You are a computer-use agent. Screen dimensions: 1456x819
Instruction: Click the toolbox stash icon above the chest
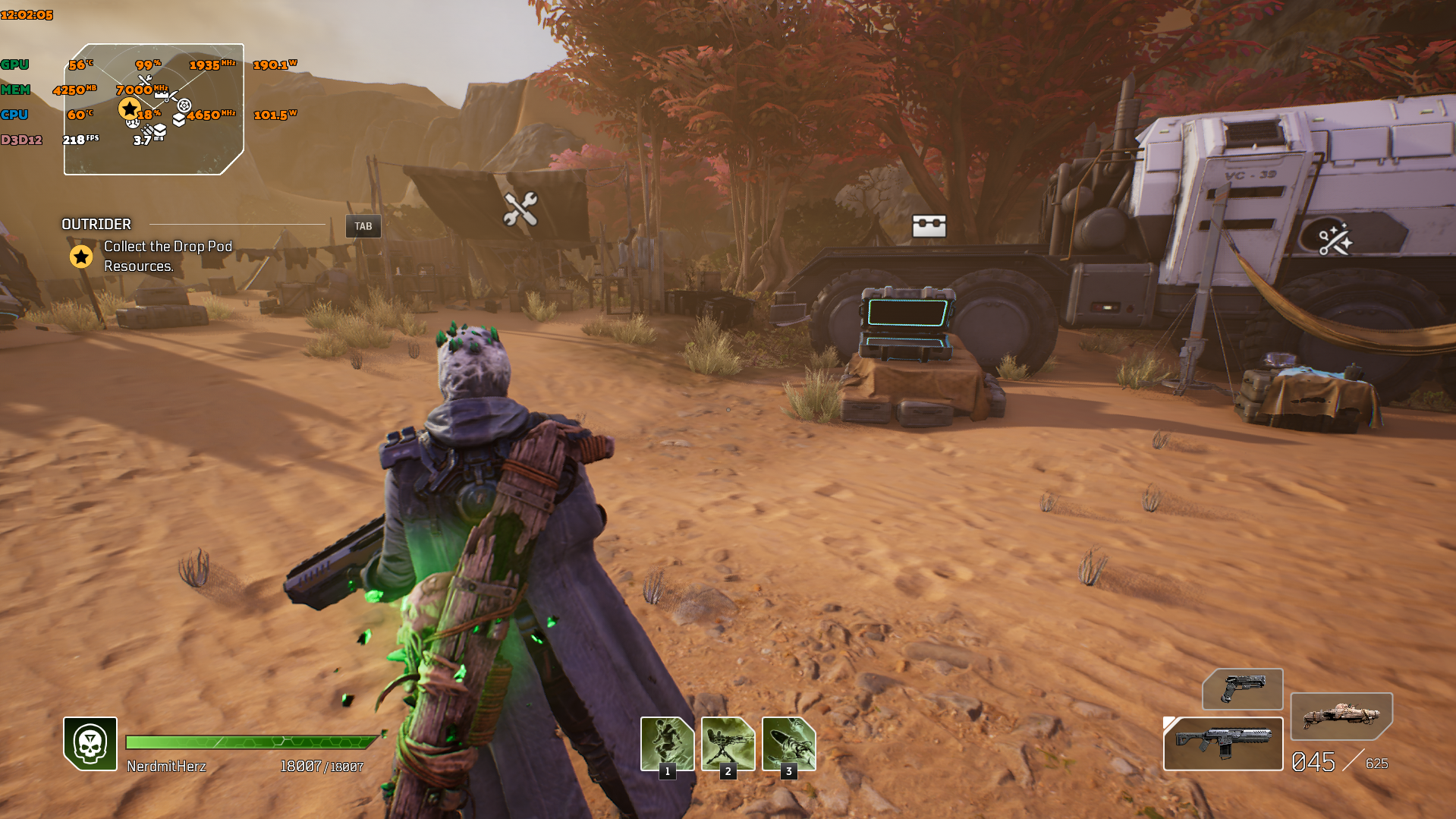click(x=929, y=225)
